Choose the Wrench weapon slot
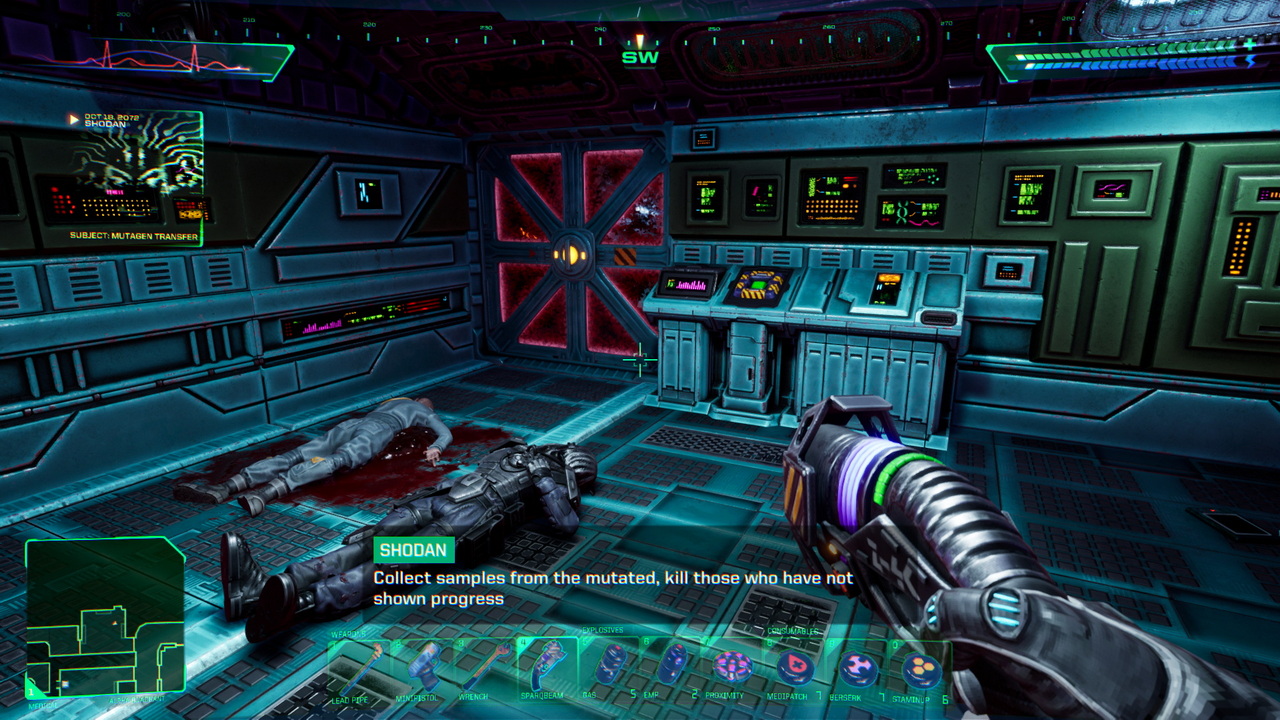 486,668
